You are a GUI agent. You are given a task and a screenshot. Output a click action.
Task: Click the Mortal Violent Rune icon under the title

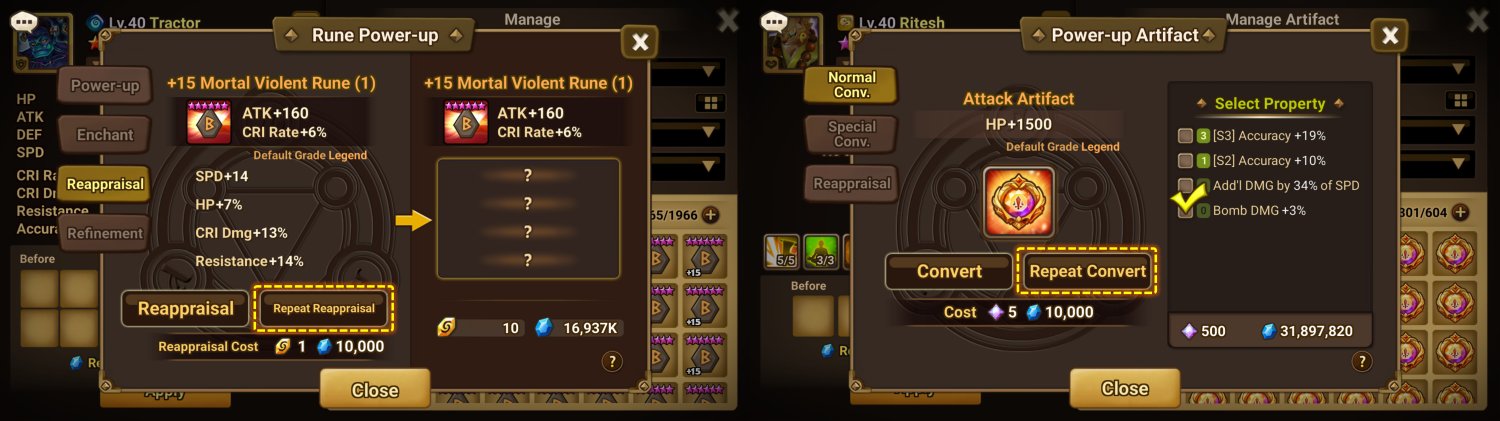[208, 122]
